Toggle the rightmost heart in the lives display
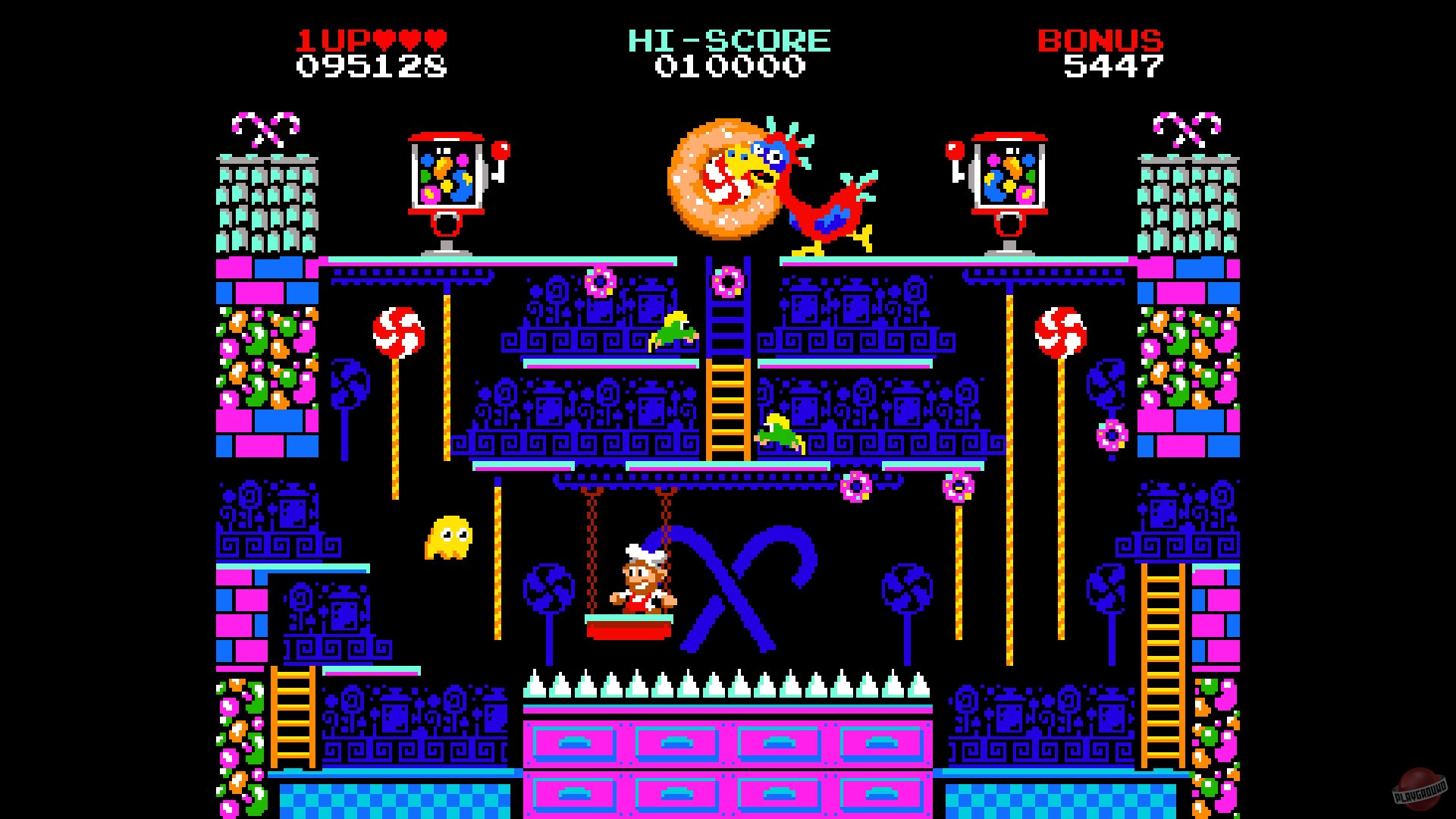This screenshot has width=1456, height=819. (x=435, y=39)
